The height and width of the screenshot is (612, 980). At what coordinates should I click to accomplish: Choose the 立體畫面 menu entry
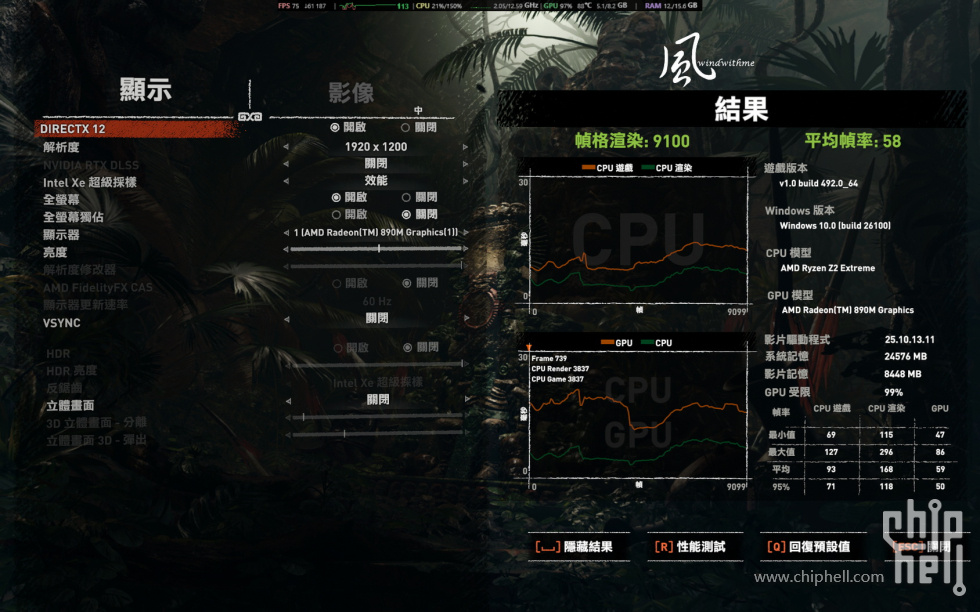[x=70, y=405]
